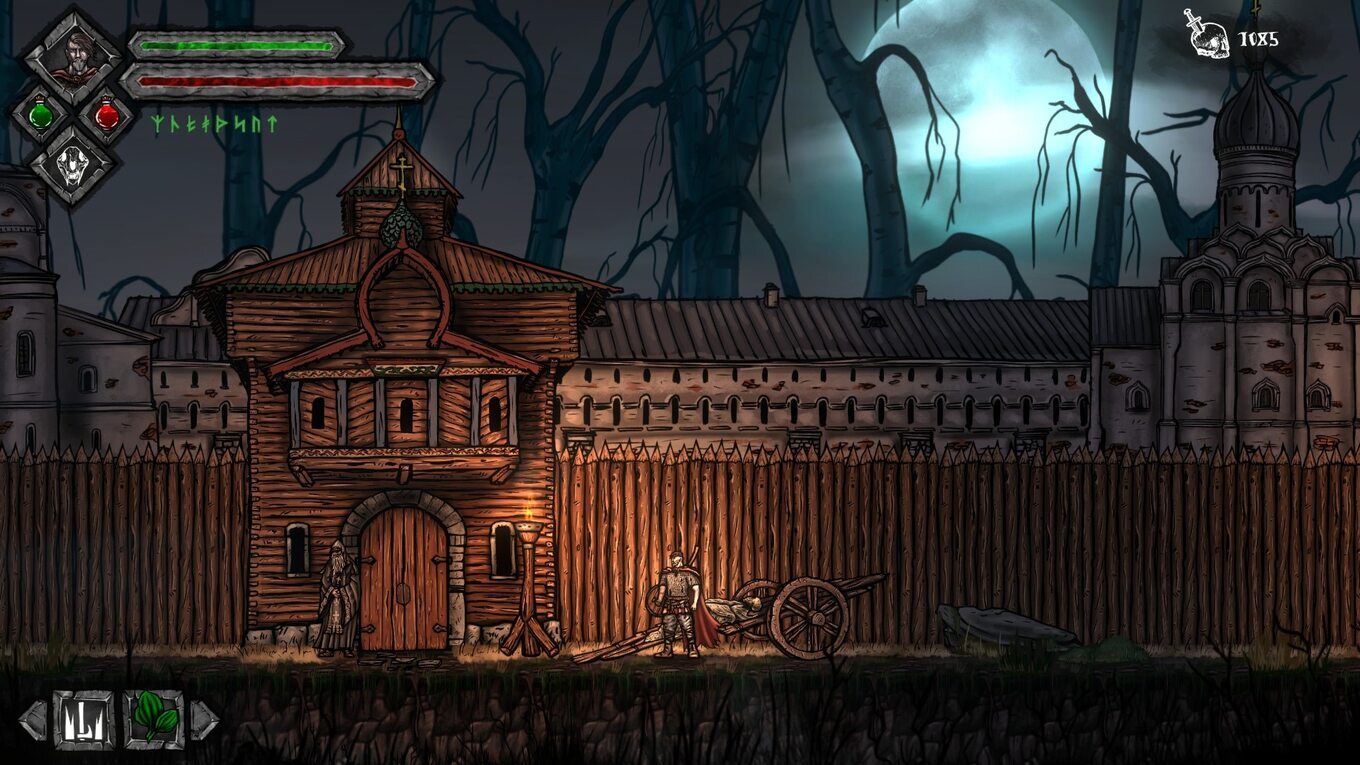Viewport: 1360px width, 765px height.
Task: Select the white rune quick slot
Action: click(83, 720)
